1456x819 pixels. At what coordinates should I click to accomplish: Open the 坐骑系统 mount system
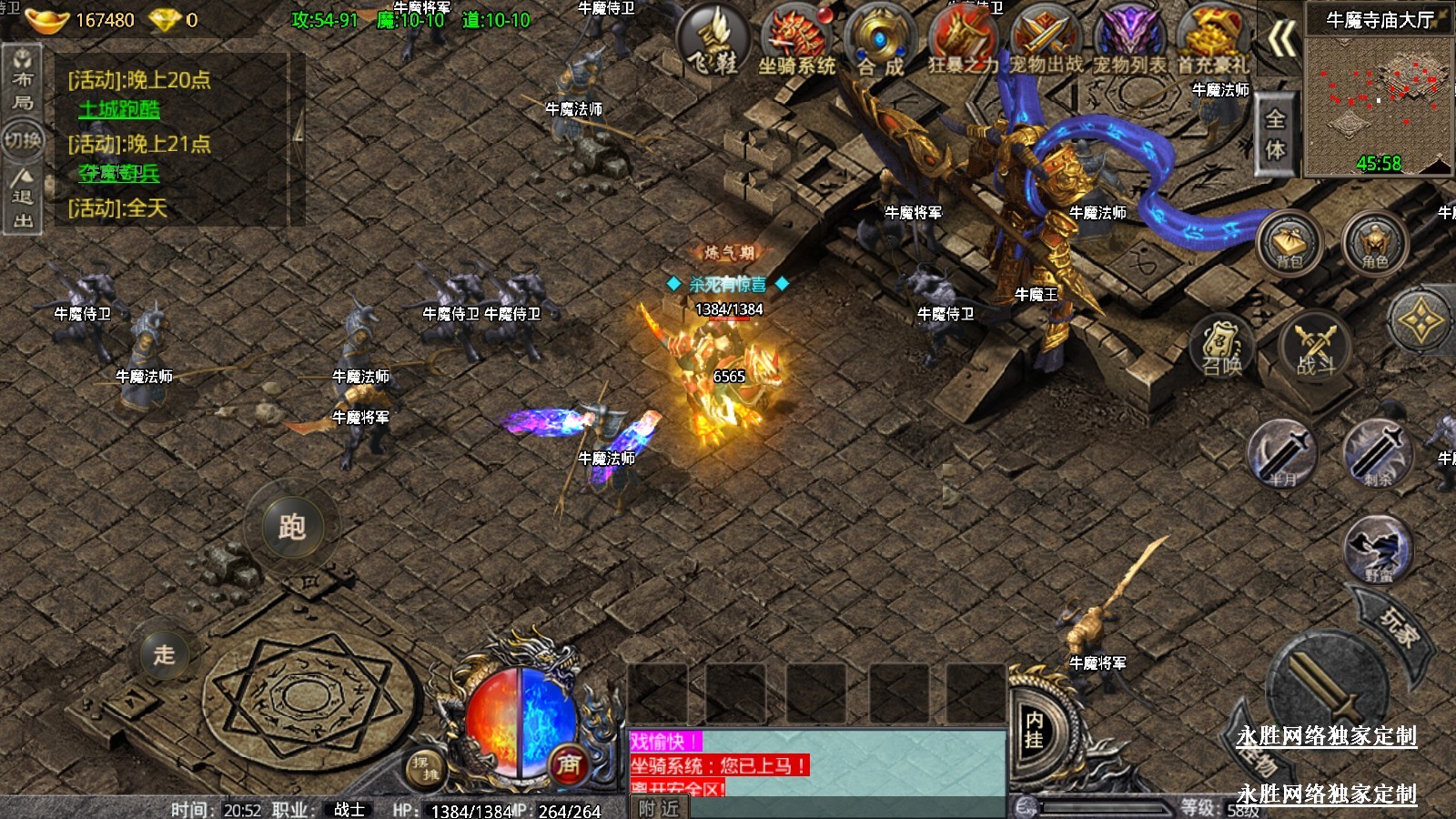pos(797,40)
